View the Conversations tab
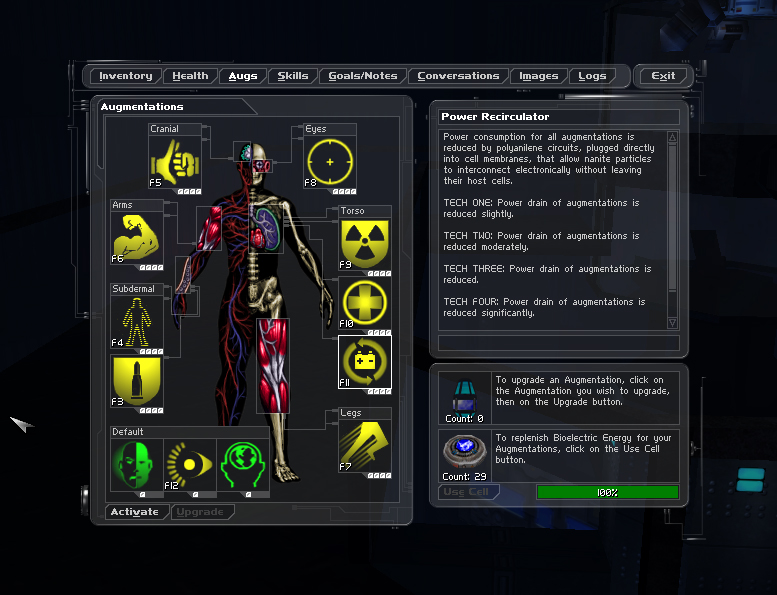 (458, 76)
